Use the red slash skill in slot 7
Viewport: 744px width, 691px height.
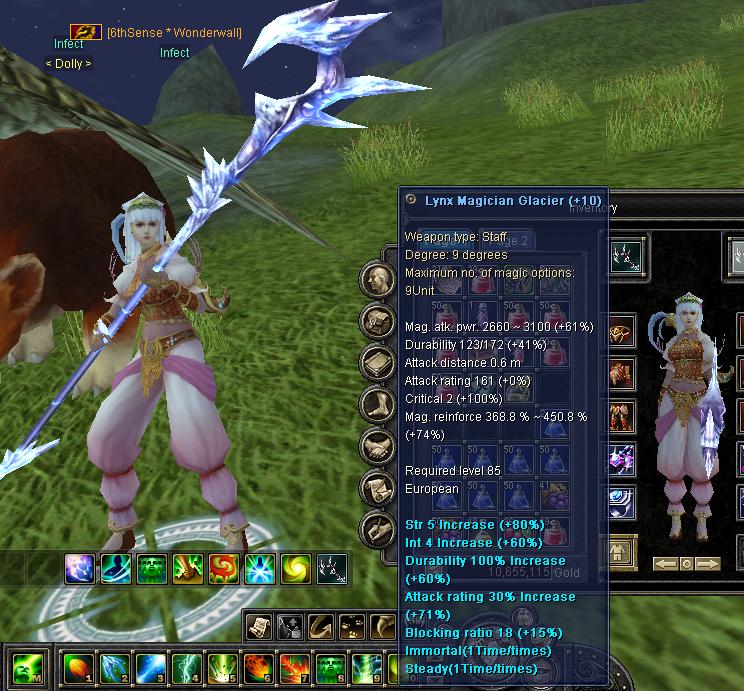coord(294,667)
